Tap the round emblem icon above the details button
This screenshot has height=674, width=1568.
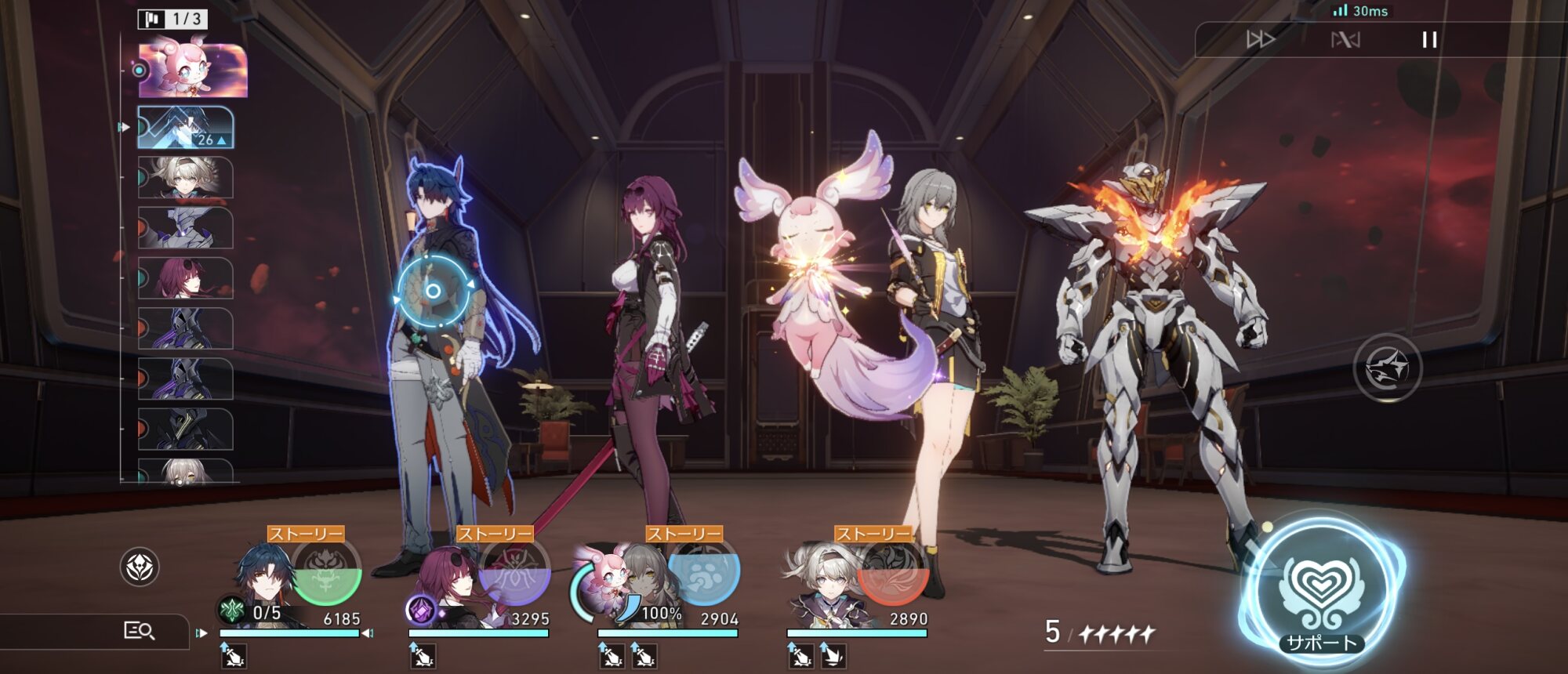pos(140,567)
